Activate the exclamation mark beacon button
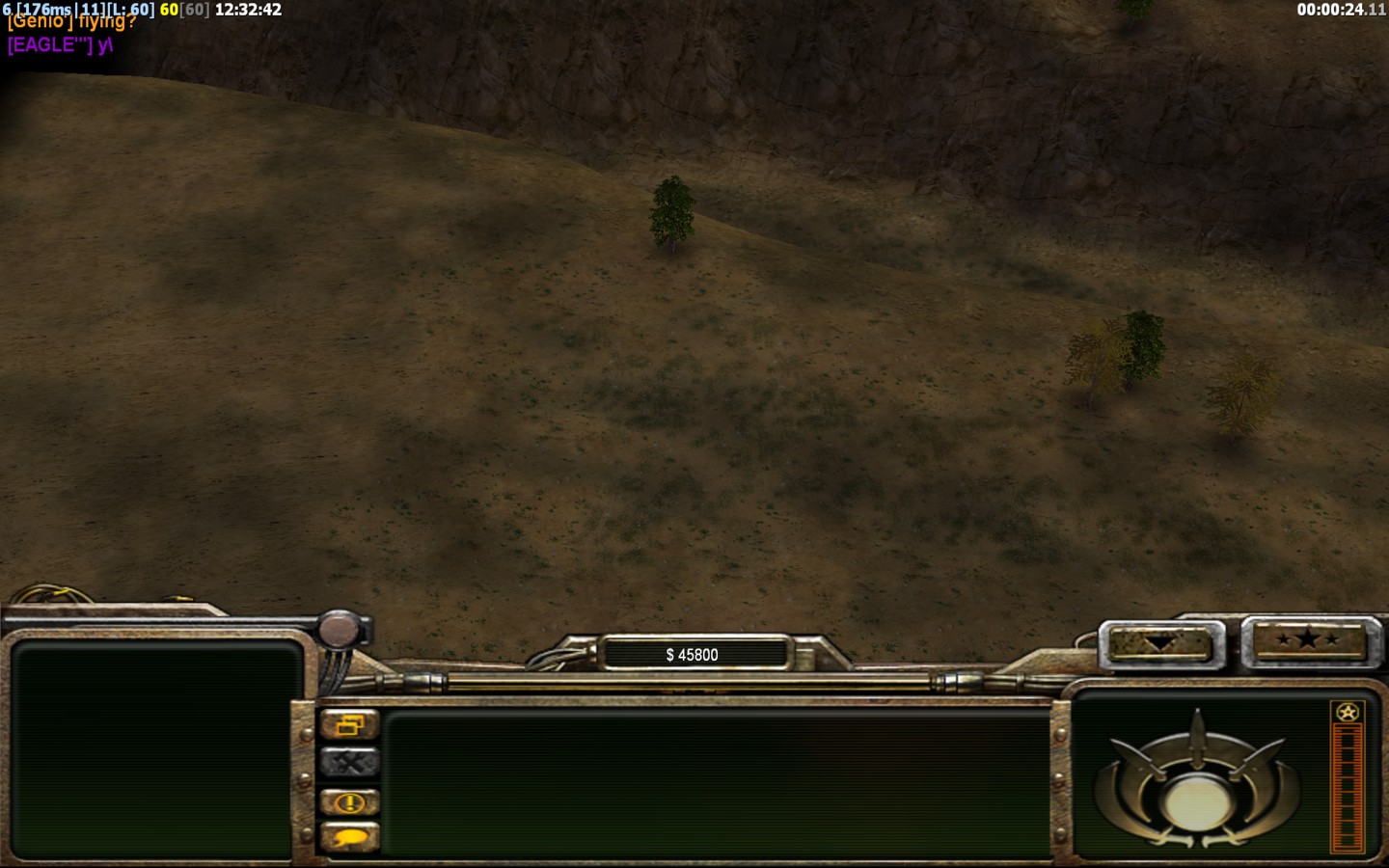The height and width of the screenshot is (868, 1389). pos(349,801)
